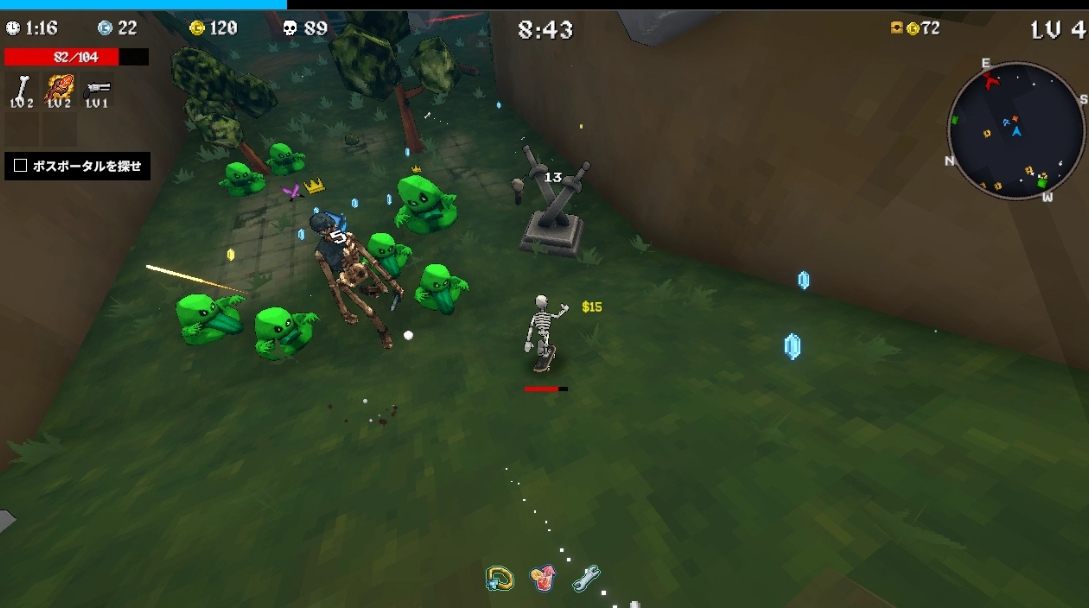The image size is (1089, 608).
Task: Click the wrench item icon
Action: (585, 577)
